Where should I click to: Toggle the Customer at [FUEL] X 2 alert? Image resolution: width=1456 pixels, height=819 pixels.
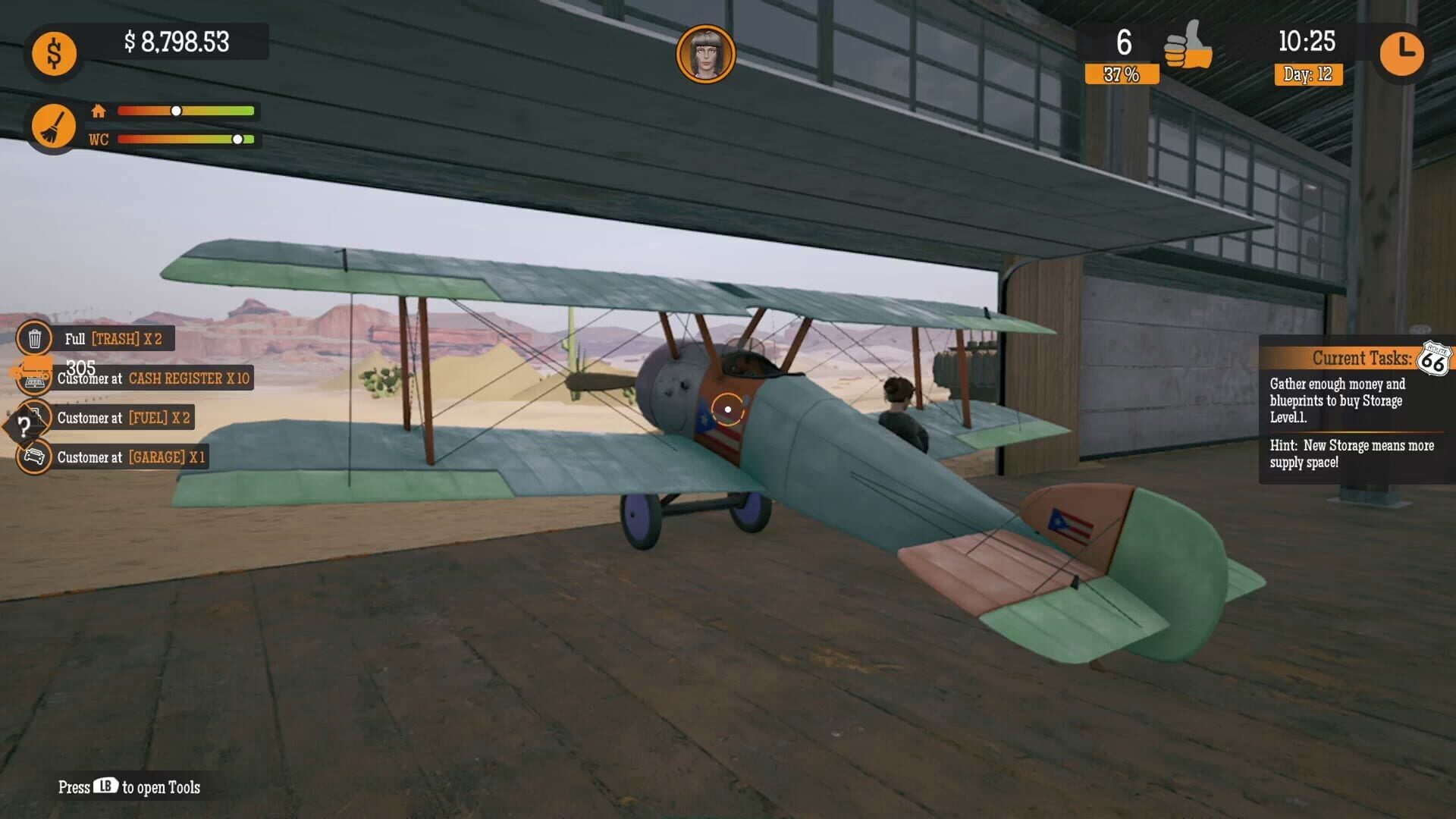click(124, 418)
